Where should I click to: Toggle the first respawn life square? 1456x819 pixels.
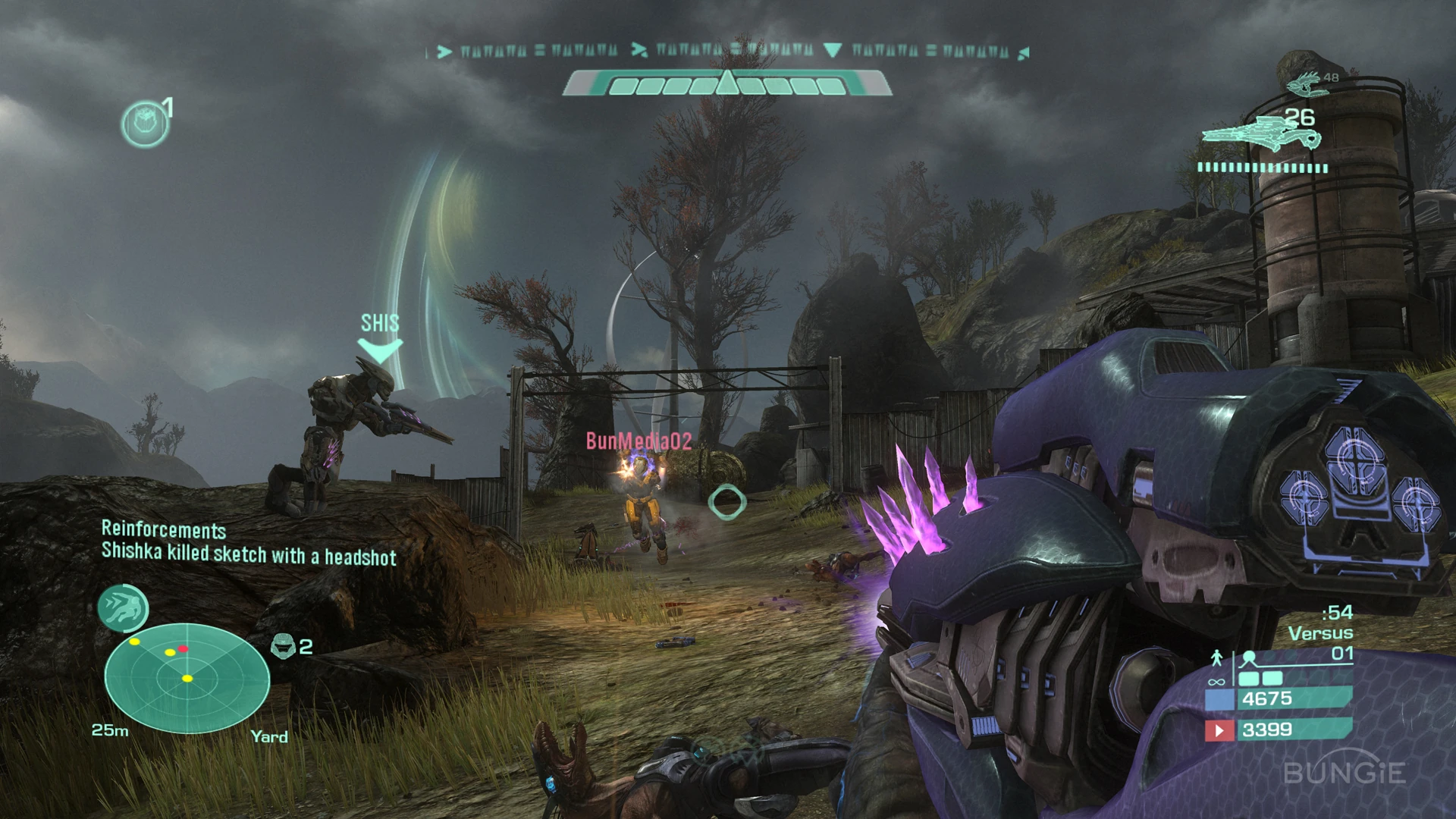pos(1249,679)
